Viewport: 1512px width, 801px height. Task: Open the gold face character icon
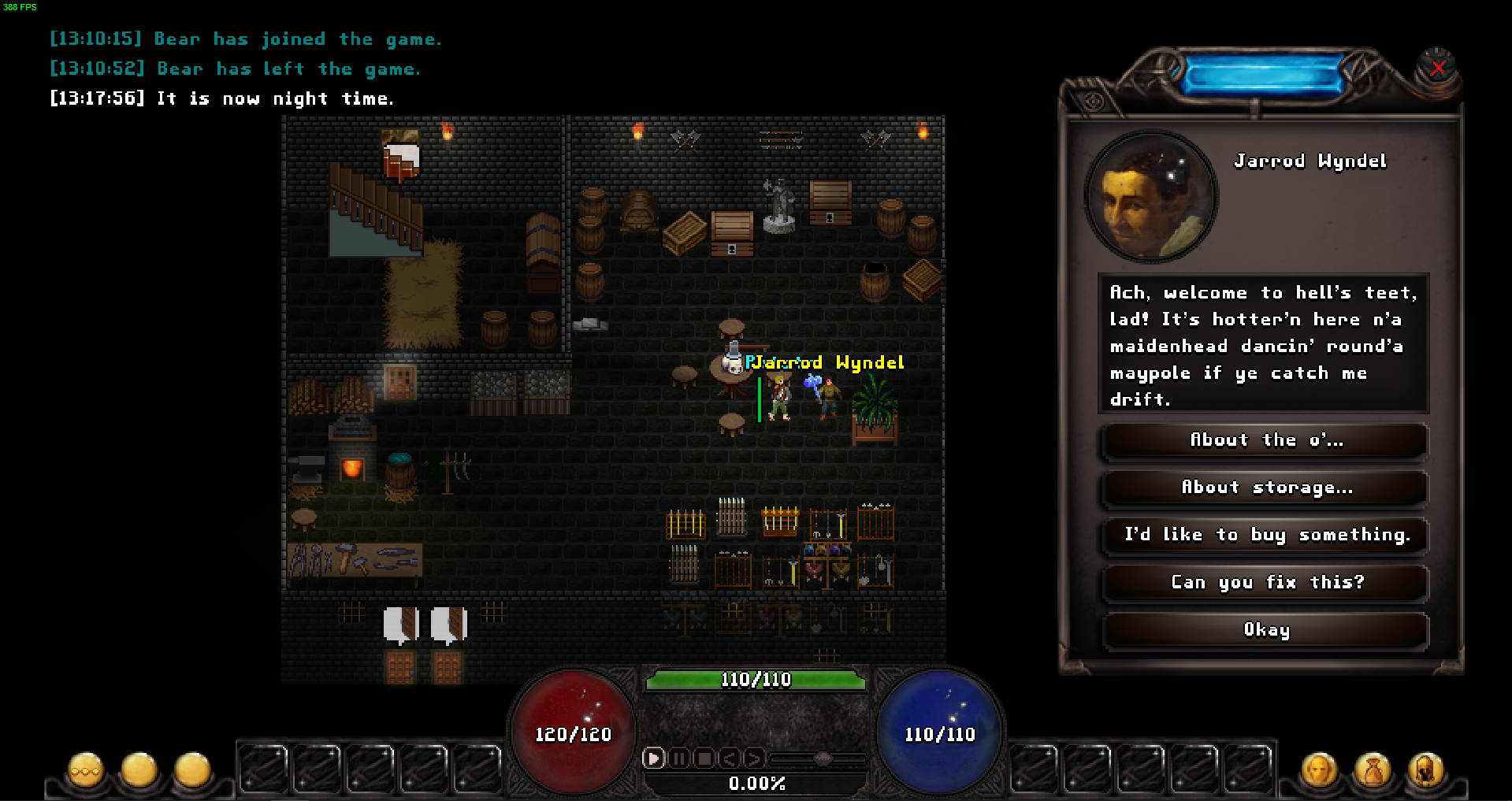1319,770
